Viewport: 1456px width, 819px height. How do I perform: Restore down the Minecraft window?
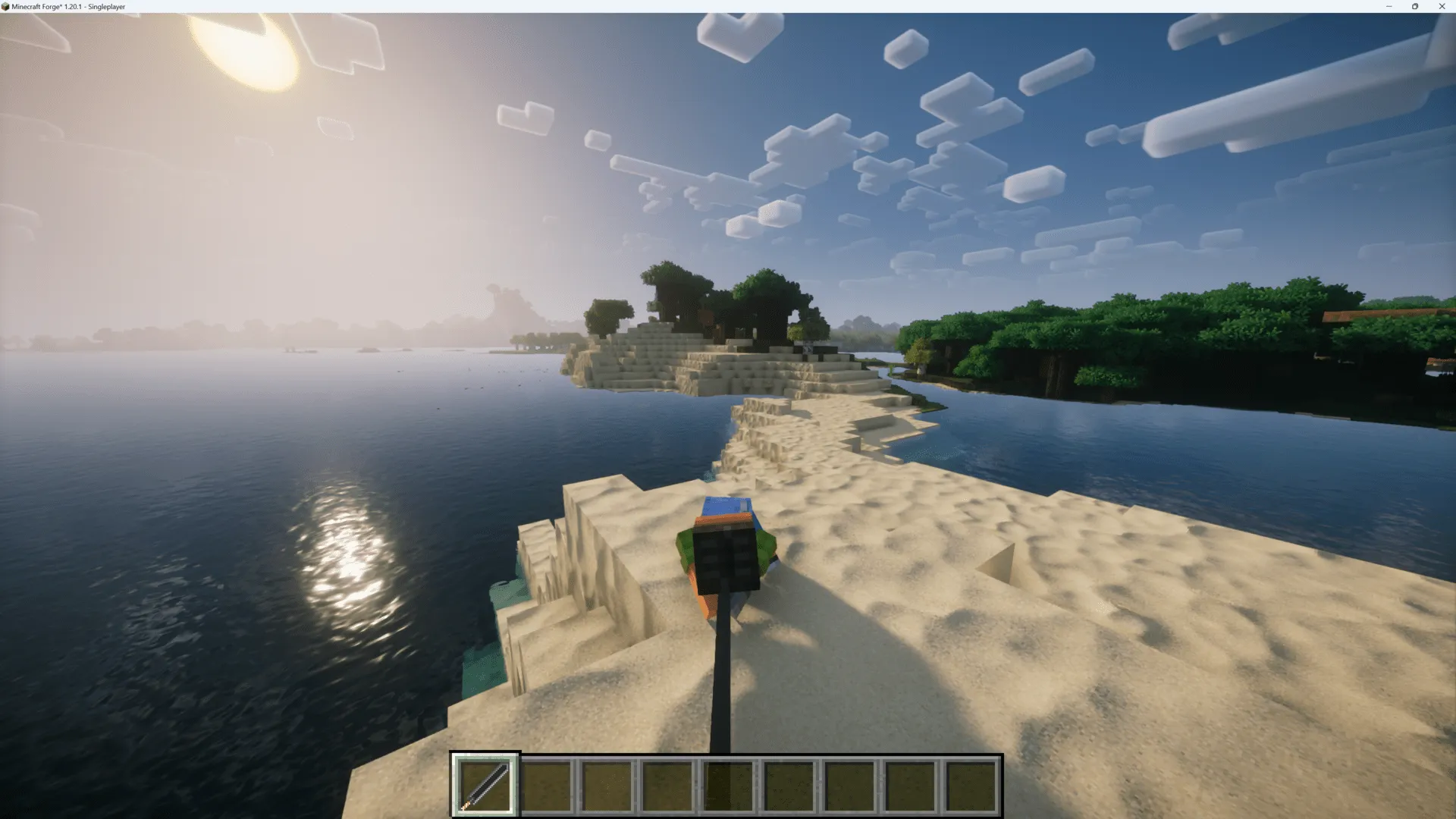1415,6
